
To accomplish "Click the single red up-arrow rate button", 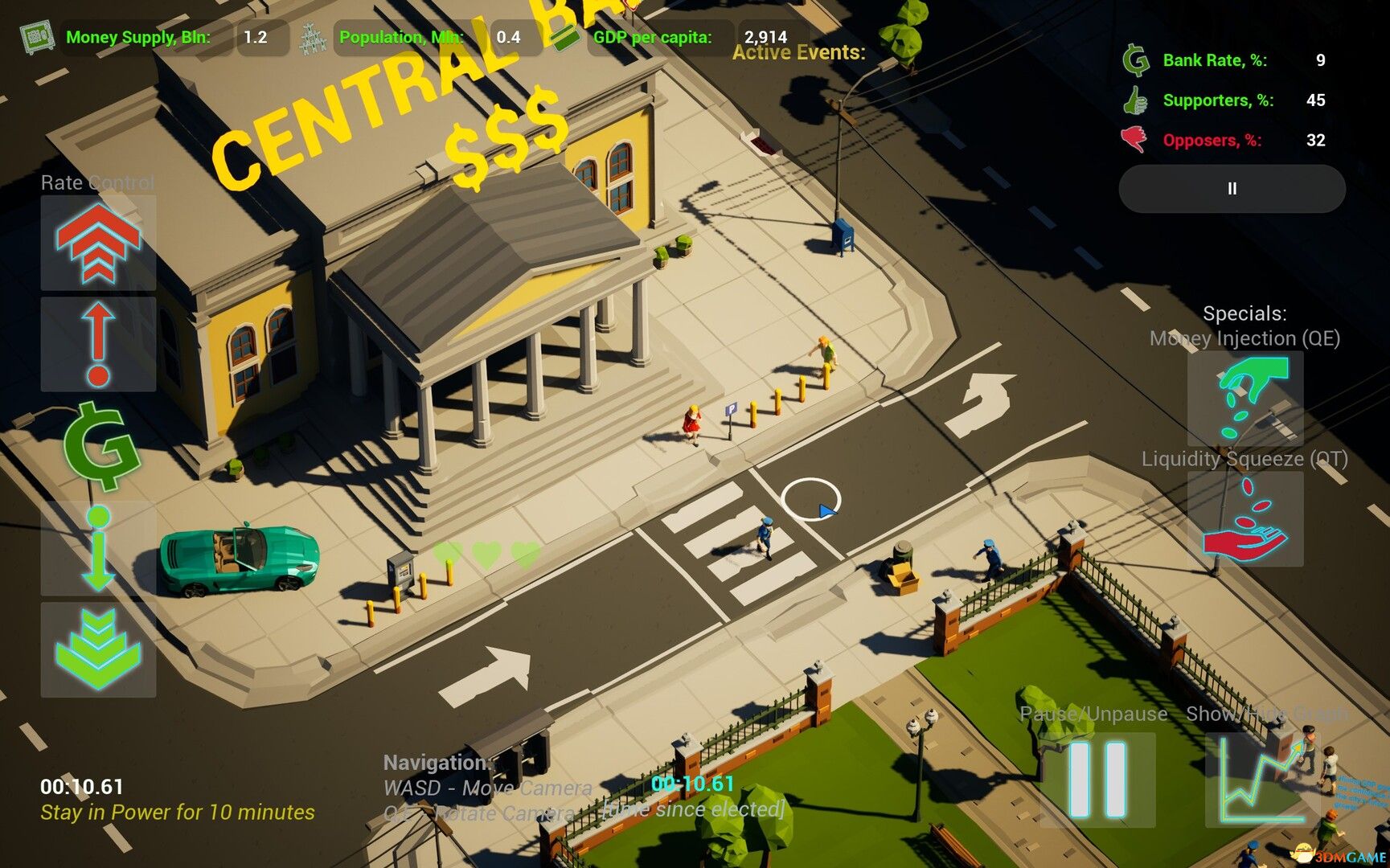I will pos(98,344).
